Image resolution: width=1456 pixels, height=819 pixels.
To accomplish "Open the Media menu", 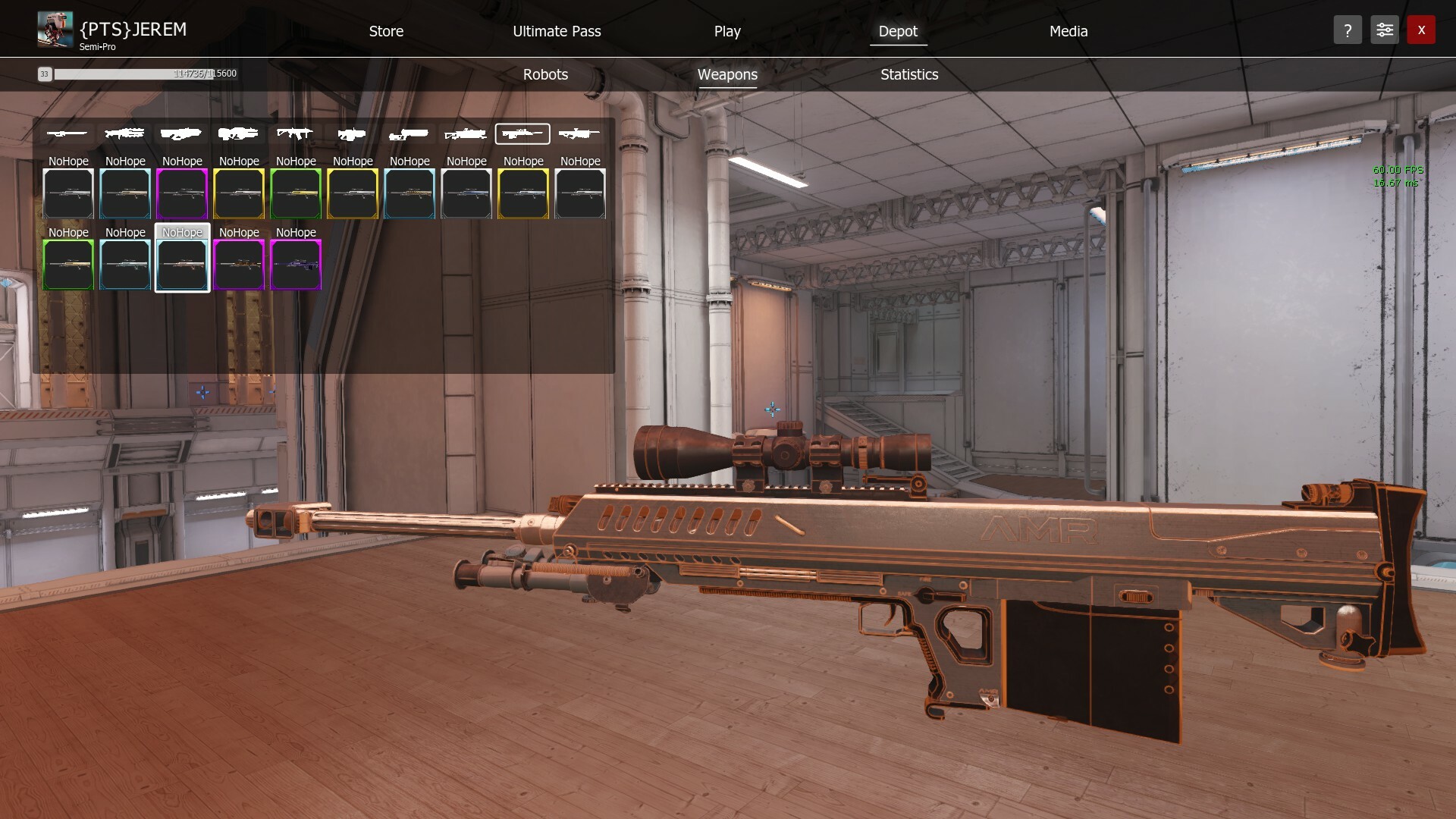I will point(1068,31).
